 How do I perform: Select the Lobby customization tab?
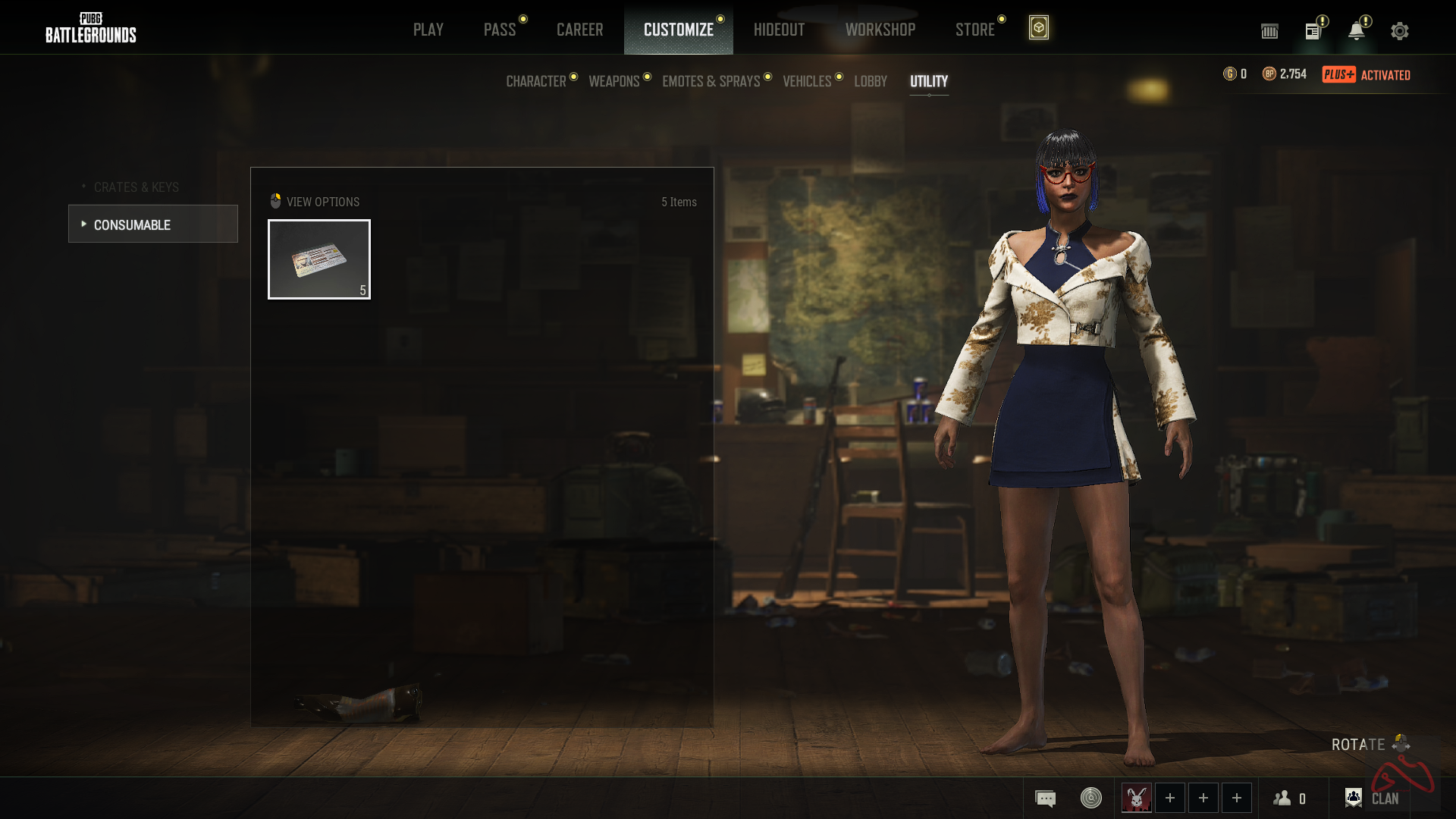pyautogui.click(x=870, y=81)
